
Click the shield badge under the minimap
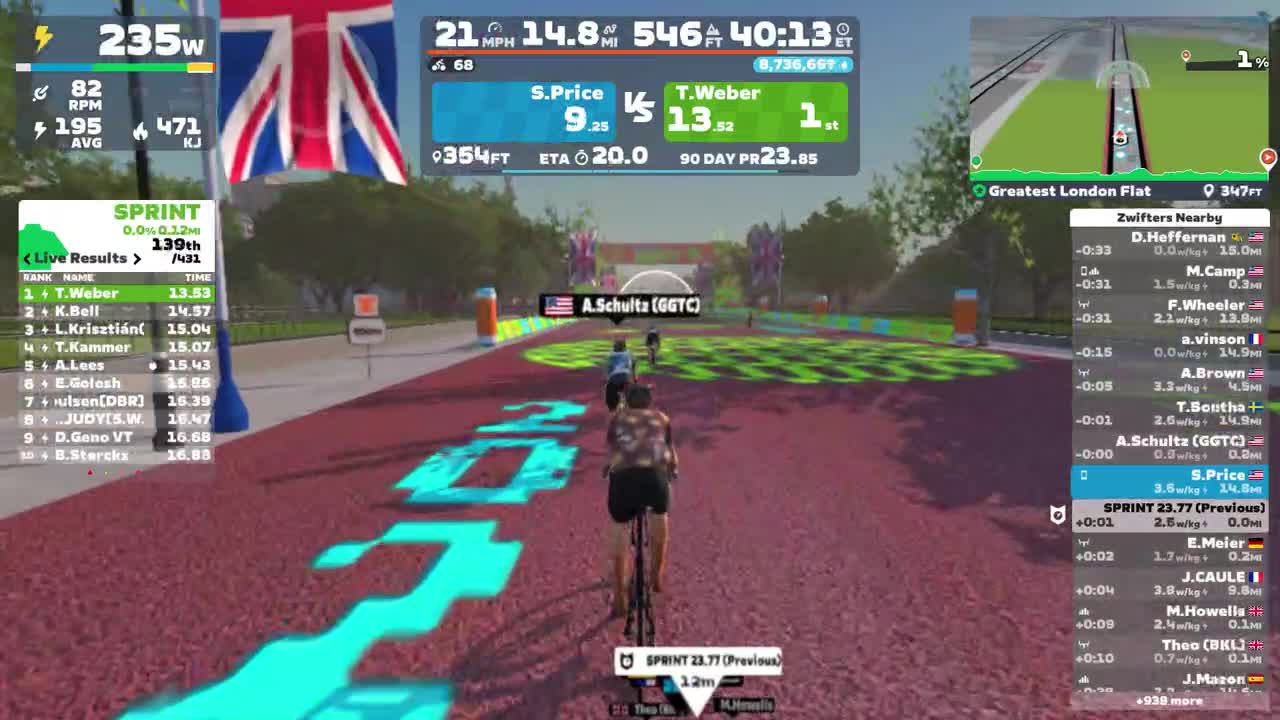point(1057,512)
